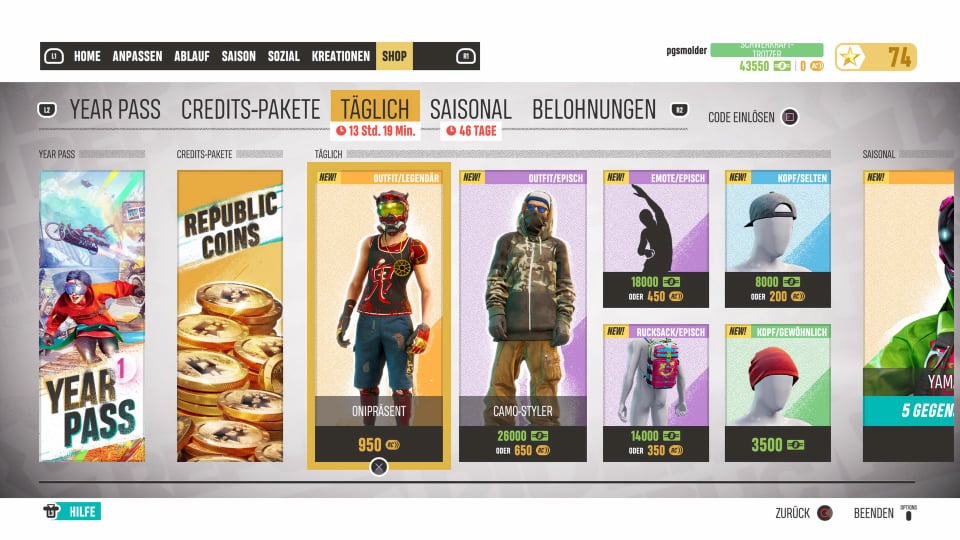Image resolution: width=960 pixels, height=540 pixels.
Task: Open the Home menu tab
Action: click(x=87, y=56)
